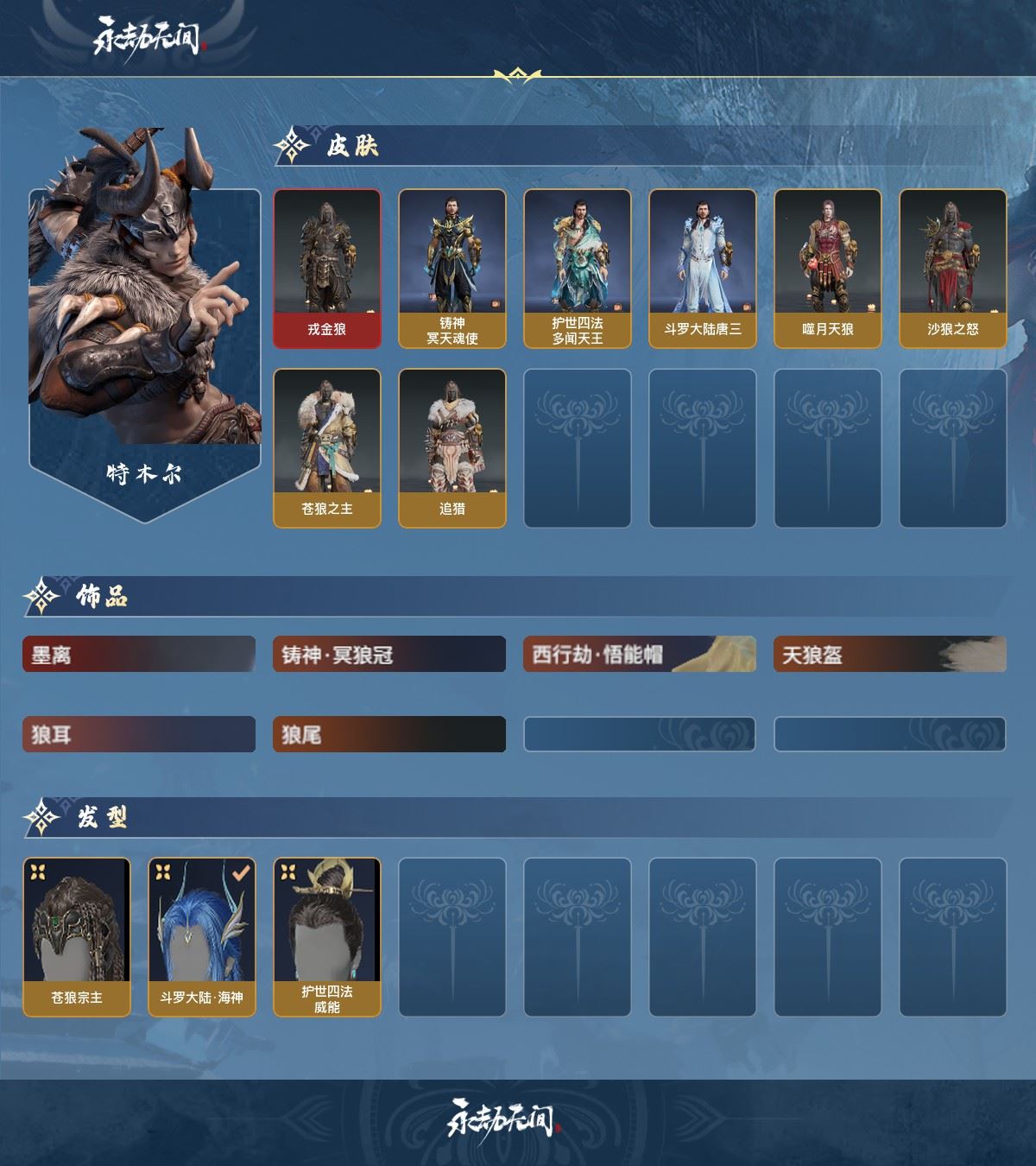Choose the 铸神冥天魂使 skin

coord(452,269)
